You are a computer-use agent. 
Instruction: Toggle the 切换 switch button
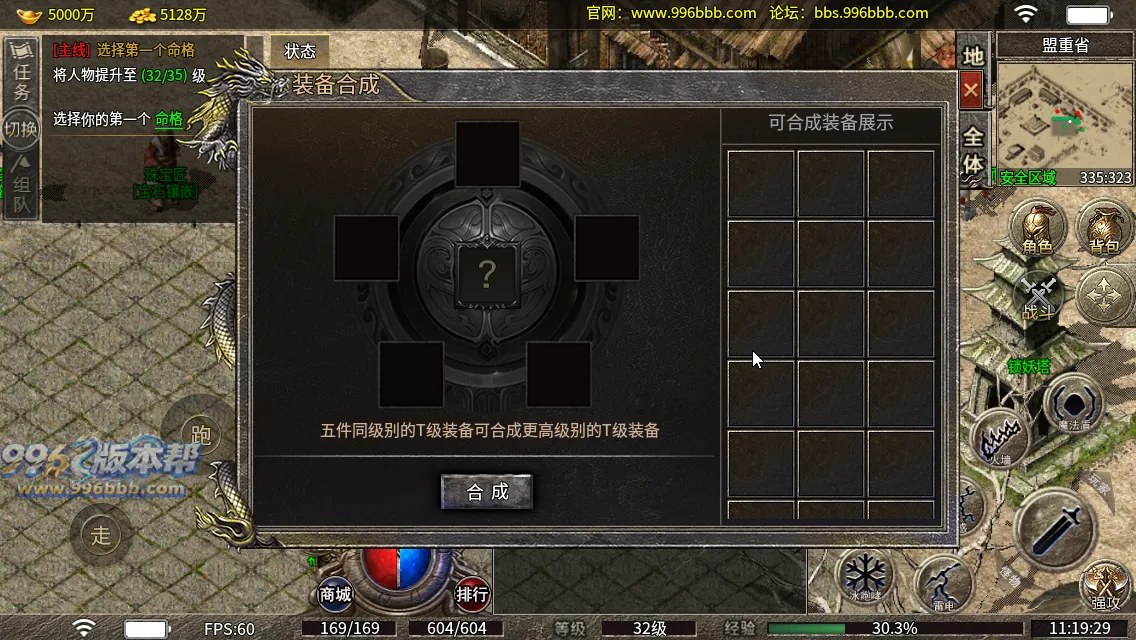pyautogui.click(x=21, y=129)
